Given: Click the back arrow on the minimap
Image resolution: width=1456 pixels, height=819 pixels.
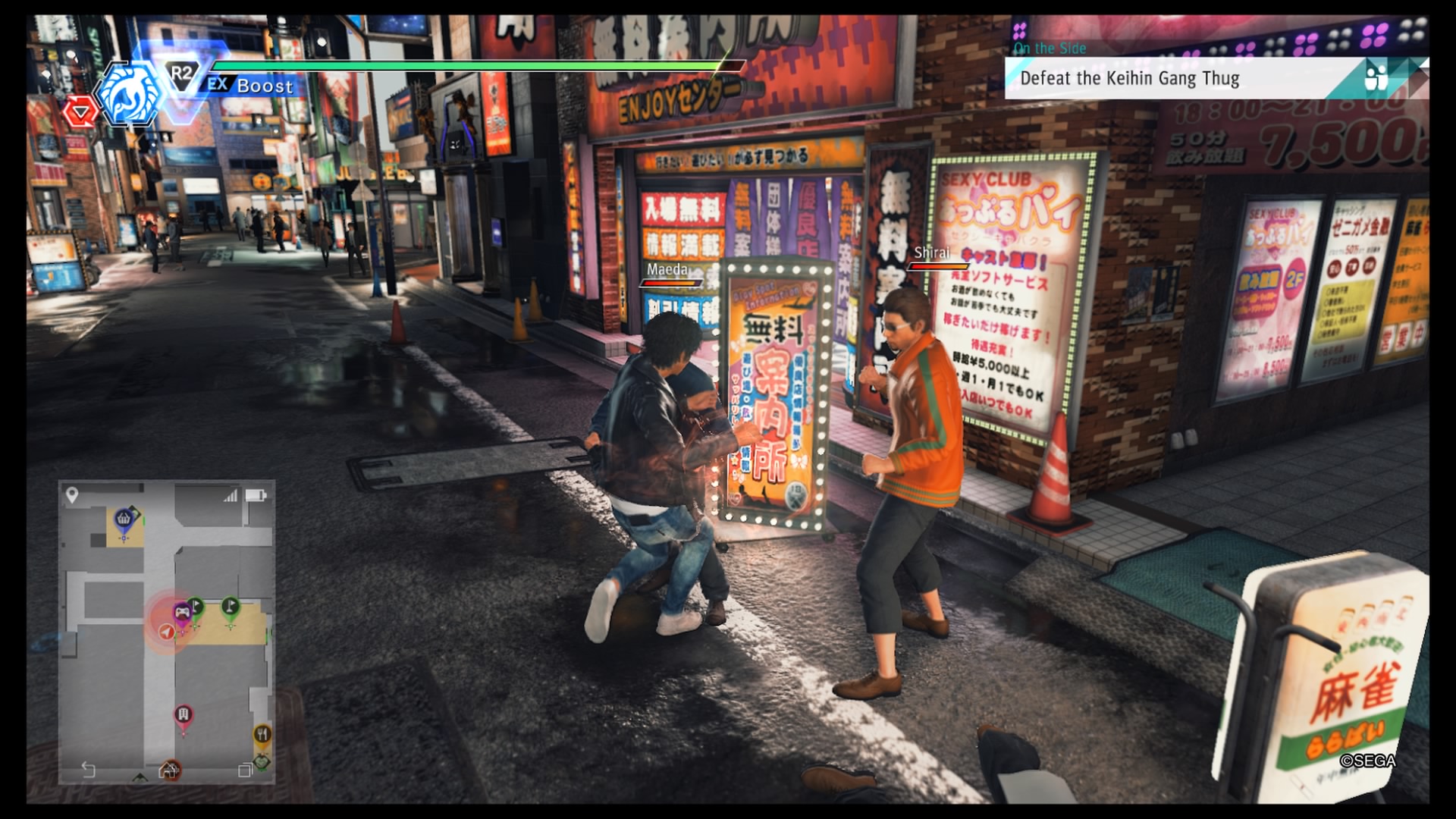Looking at the screenshot, I should pos(87,768).
